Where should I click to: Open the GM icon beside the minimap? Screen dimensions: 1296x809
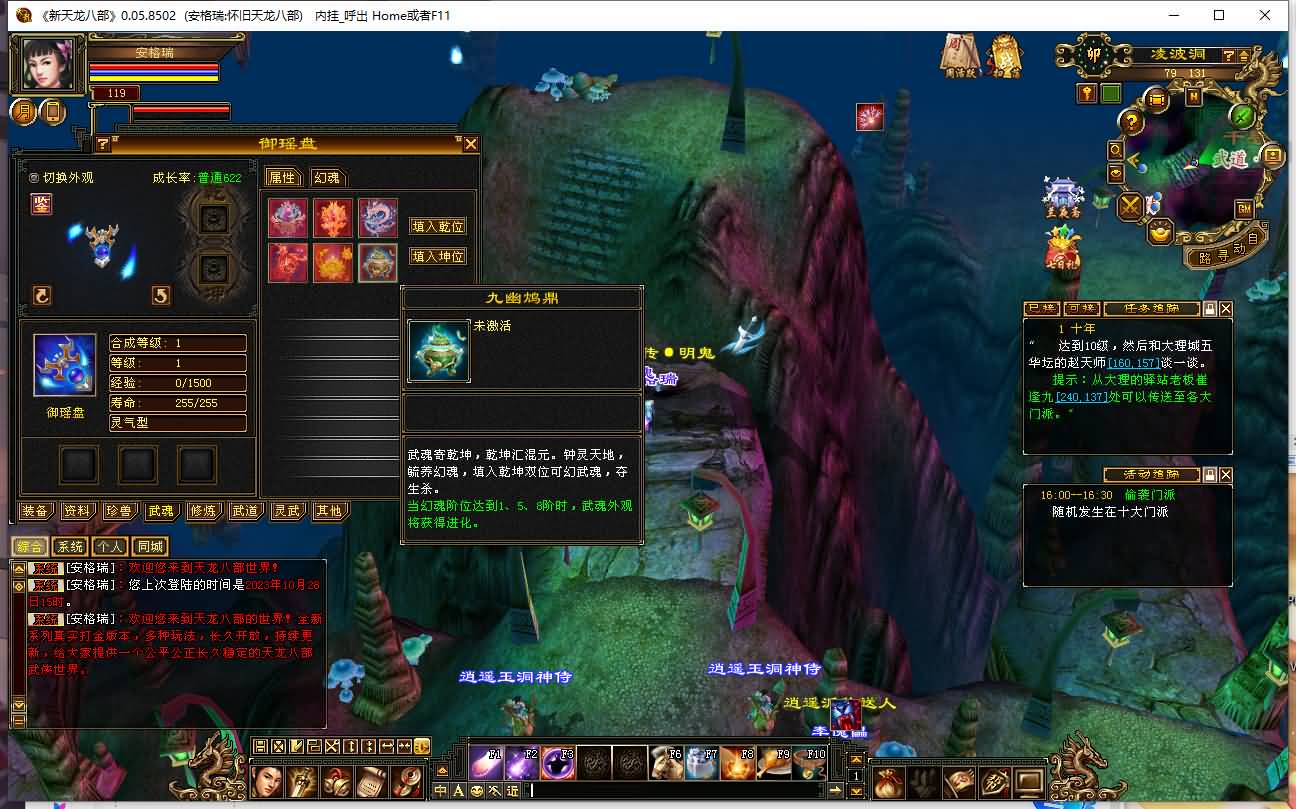(x=1243, y=210)
